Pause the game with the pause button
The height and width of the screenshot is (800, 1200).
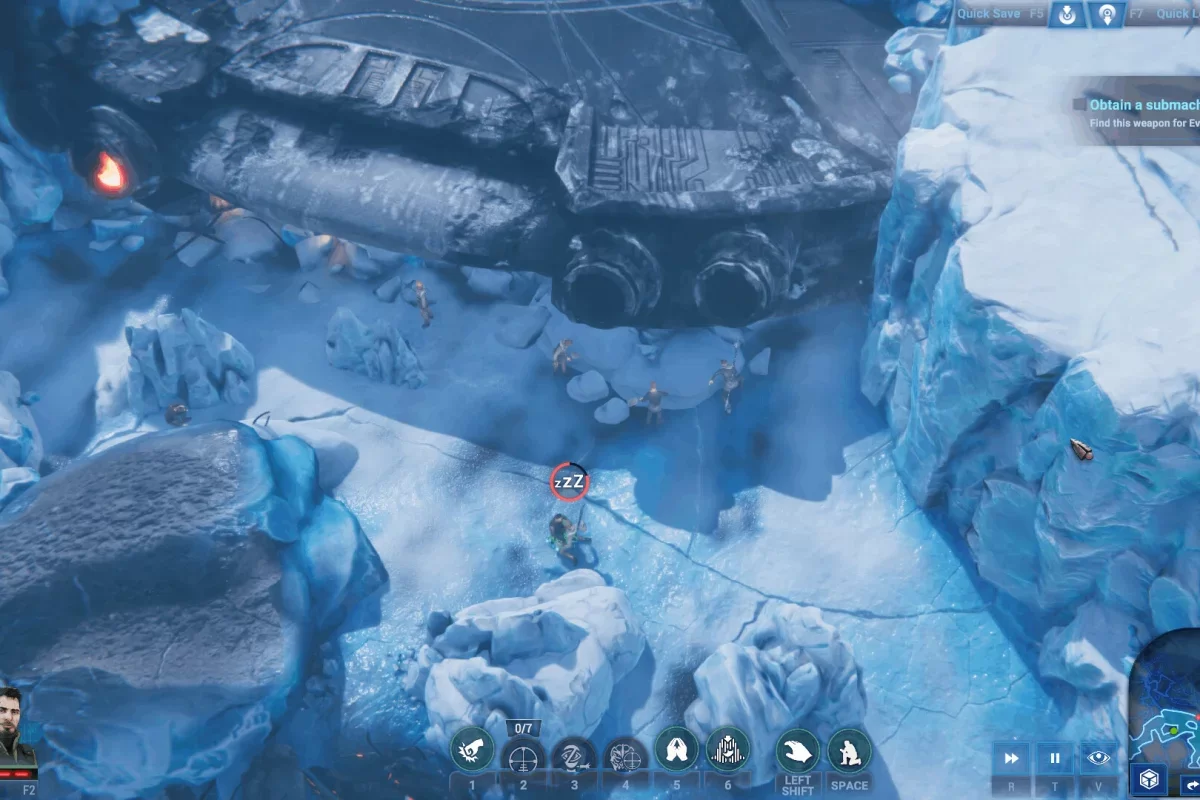[x=1055, y=759]
